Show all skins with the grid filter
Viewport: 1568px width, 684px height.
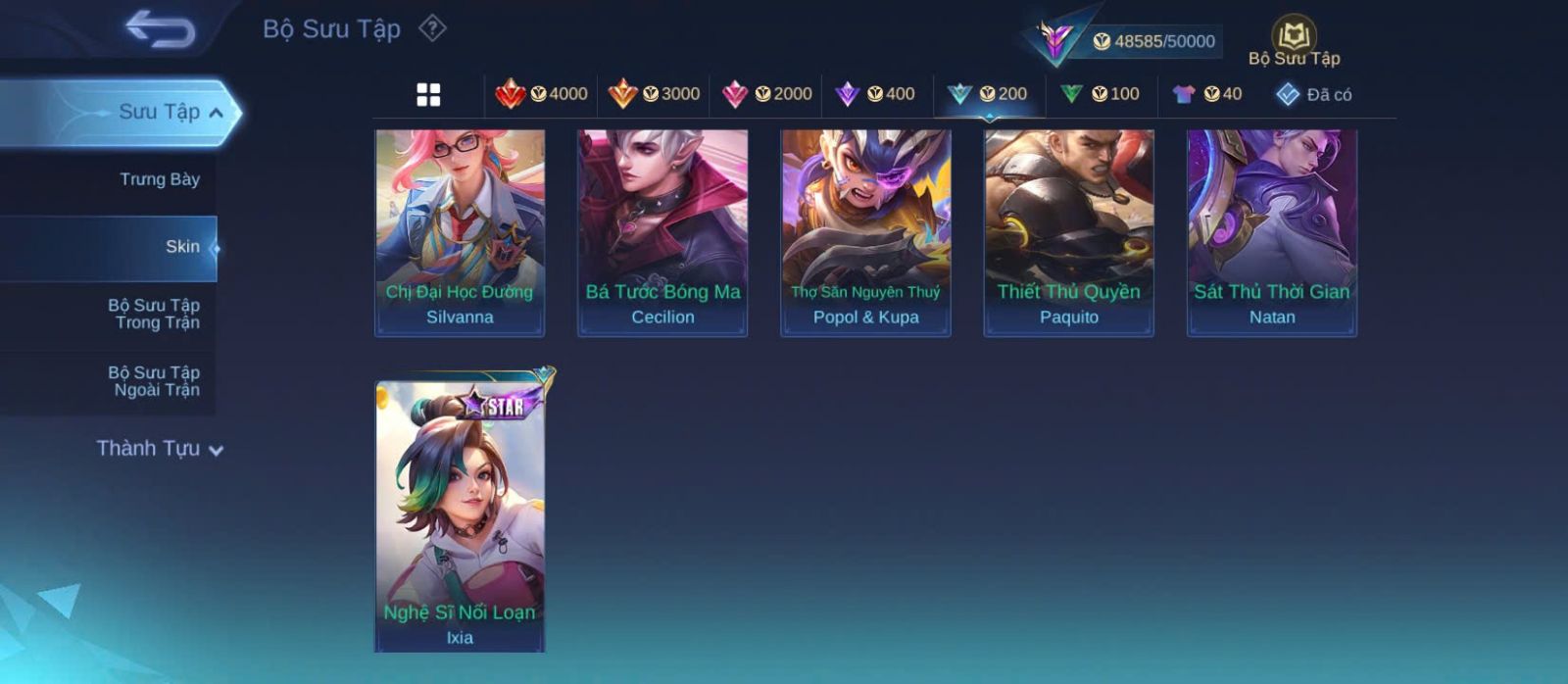click(x=428, y=94)
